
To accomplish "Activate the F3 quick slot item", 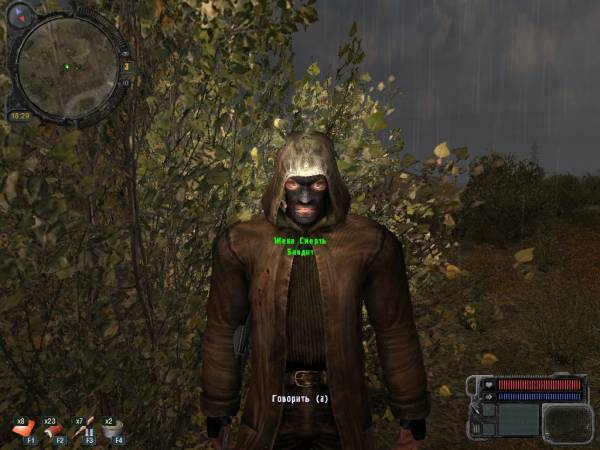I will click(x=85, y=430).
